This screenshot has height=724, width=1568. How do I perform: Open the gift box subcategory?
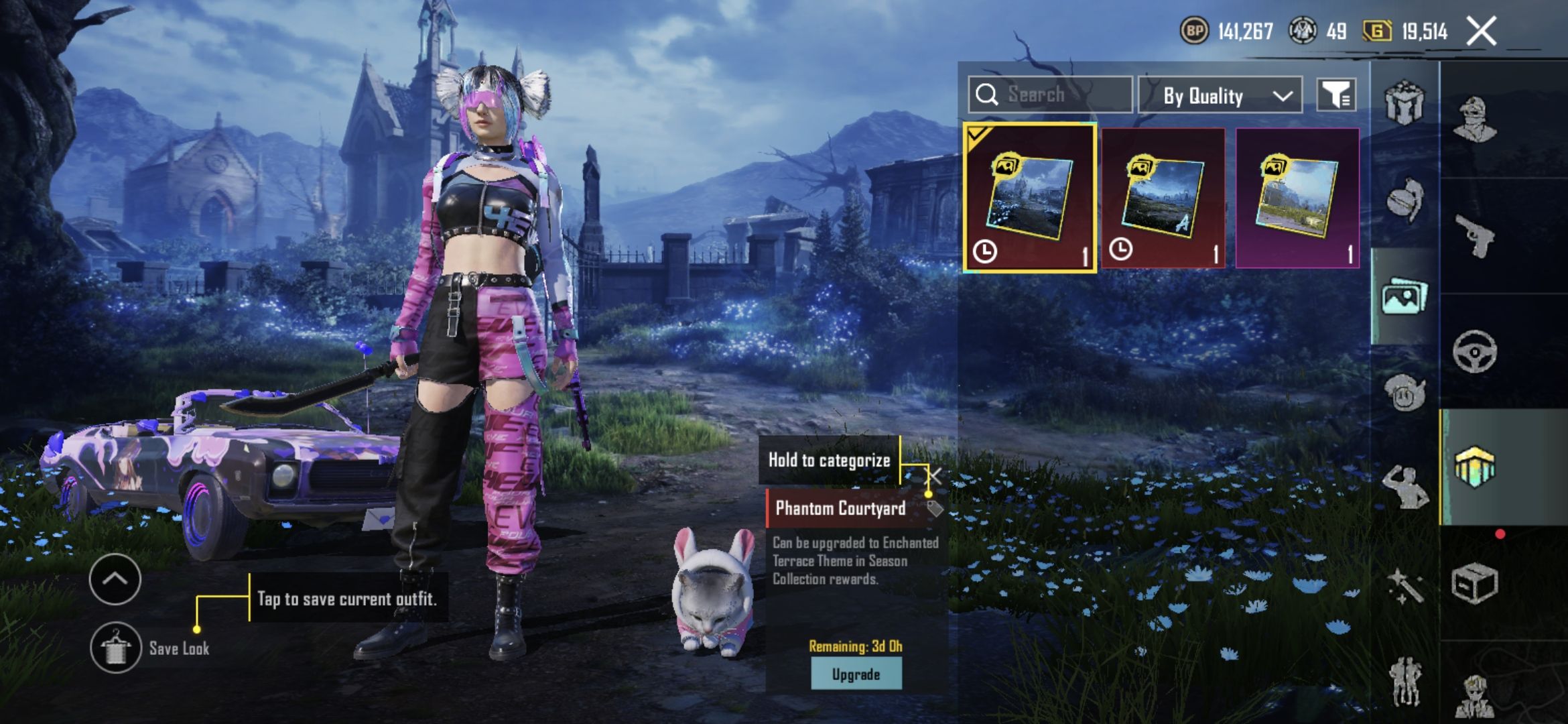pyautogui.click(x=1404, y=103)
